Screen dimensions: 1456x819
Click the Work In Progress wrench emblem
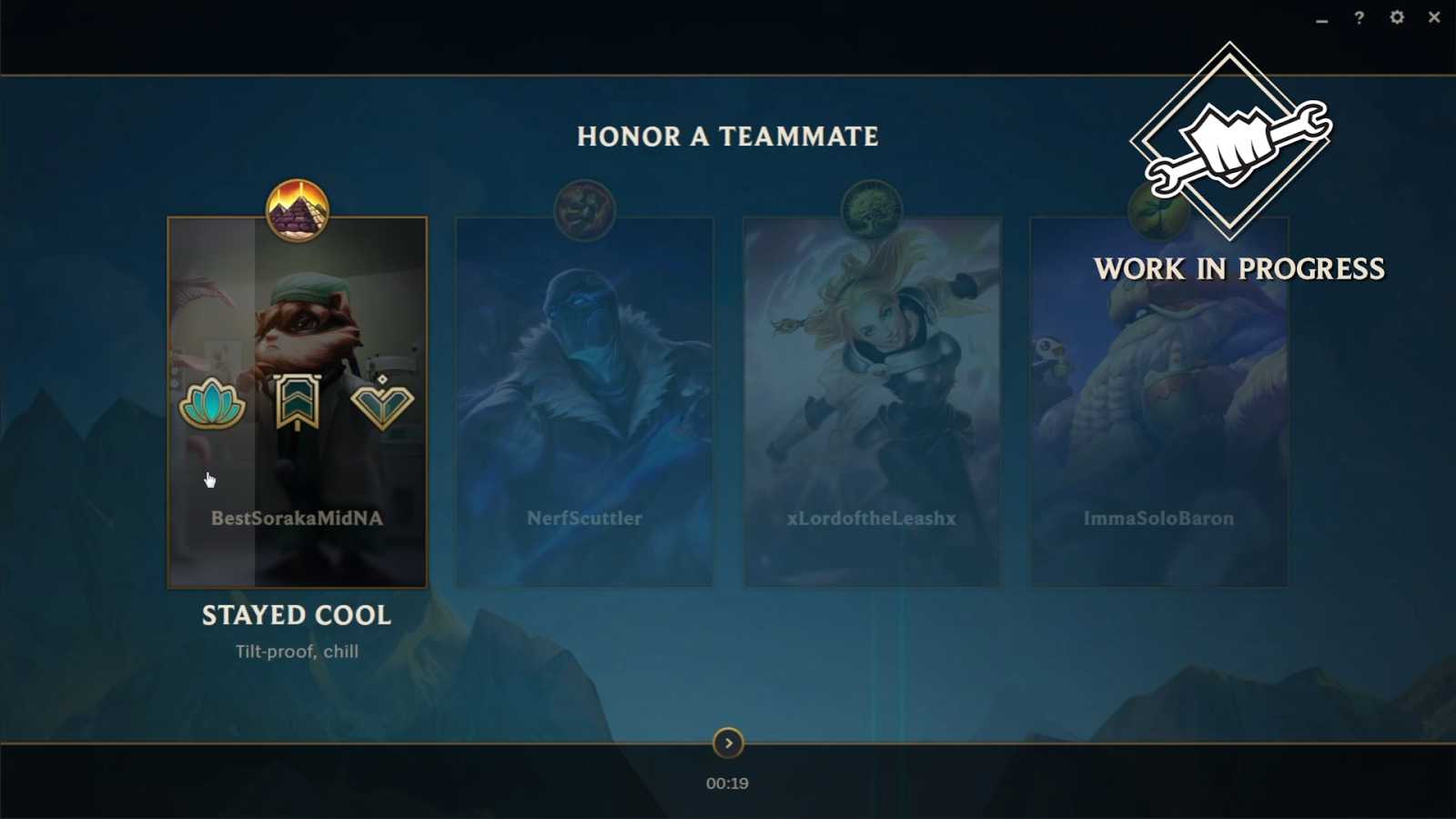pos(1233,141)
